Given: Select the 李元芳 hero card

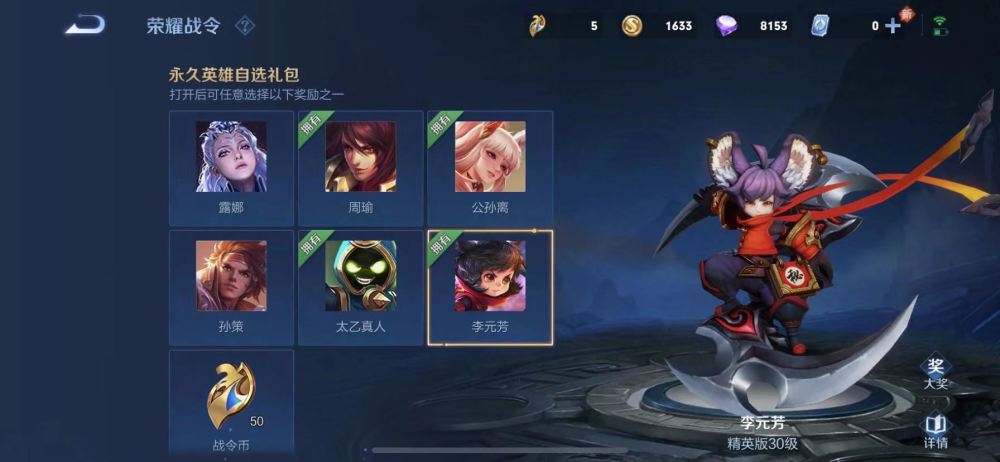Looking at the screenshot, I should [490, 287].
